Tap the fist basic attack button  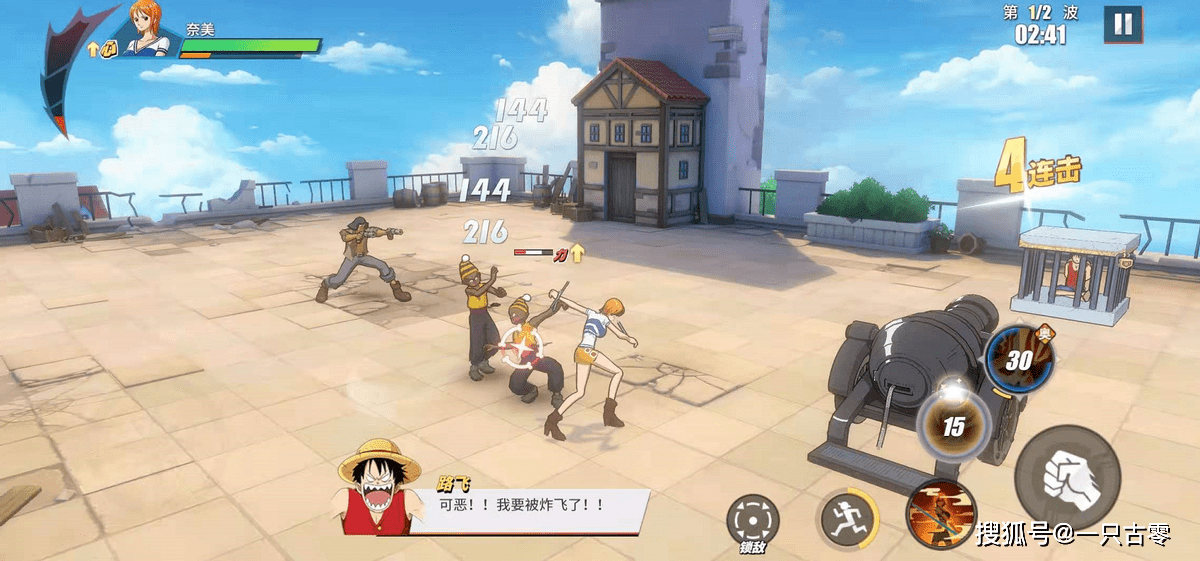[1067, 478]
